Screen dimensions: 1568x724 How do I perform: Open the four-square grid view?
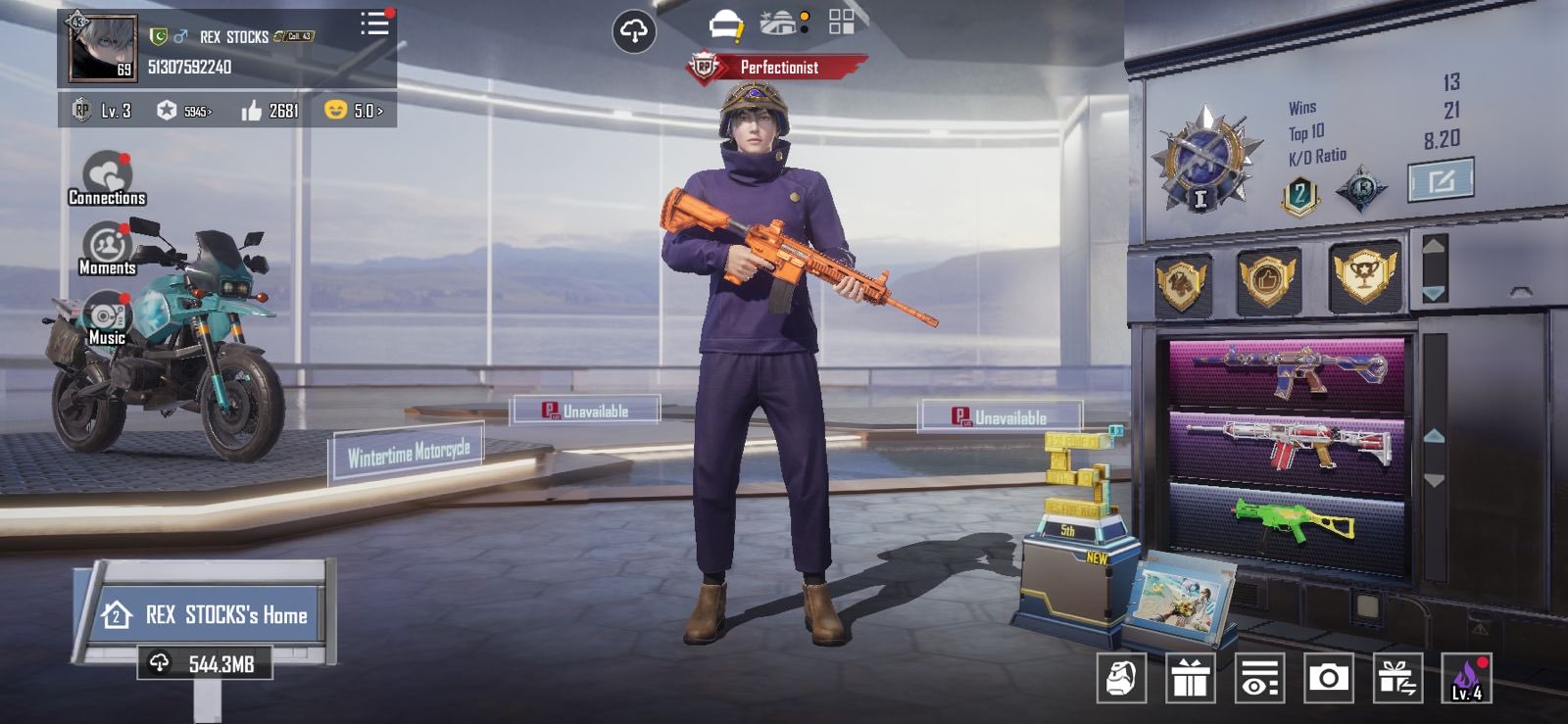click(841, 23)
